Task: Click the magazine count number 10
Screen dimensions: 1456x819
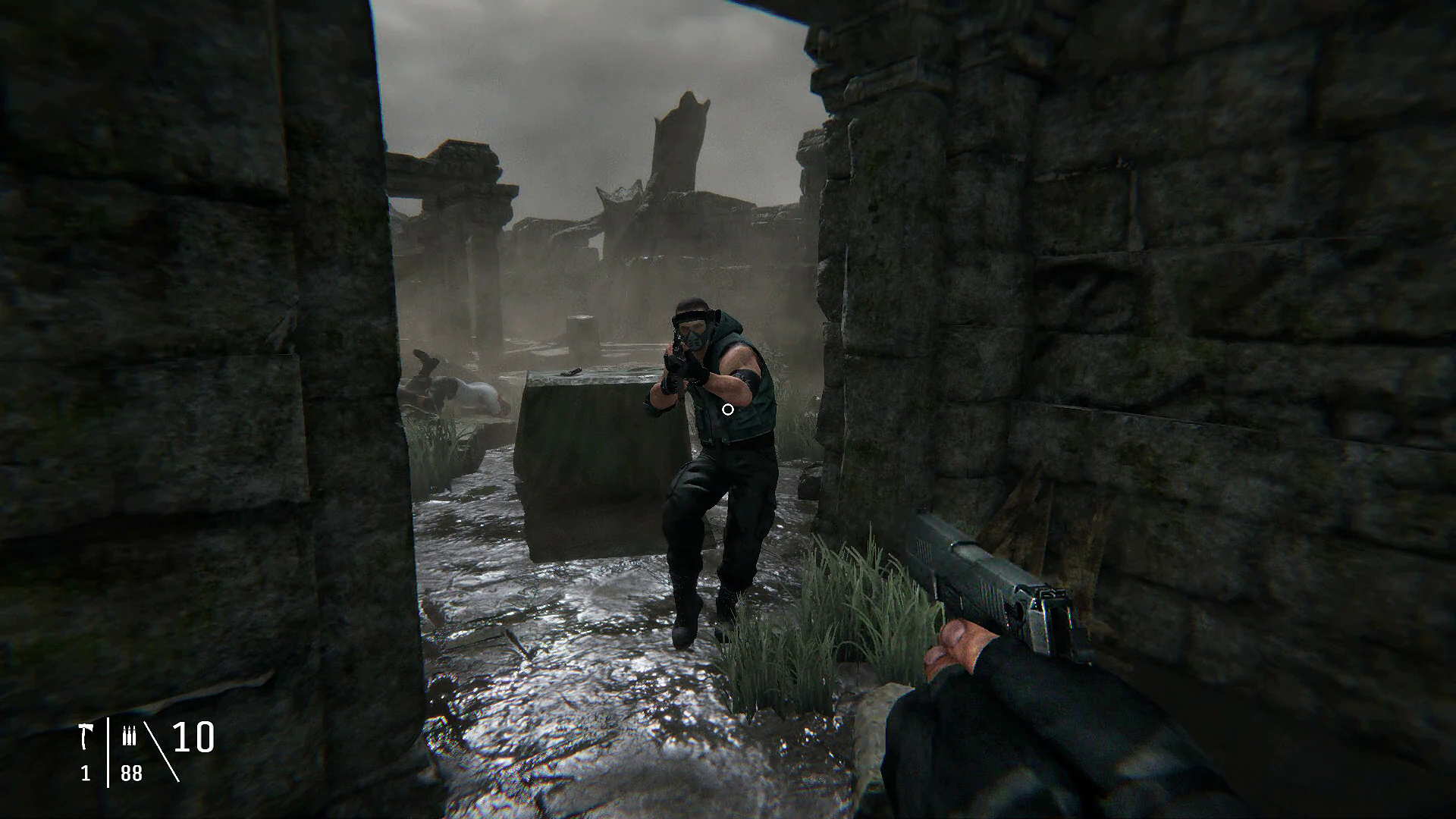Action: 191,736
